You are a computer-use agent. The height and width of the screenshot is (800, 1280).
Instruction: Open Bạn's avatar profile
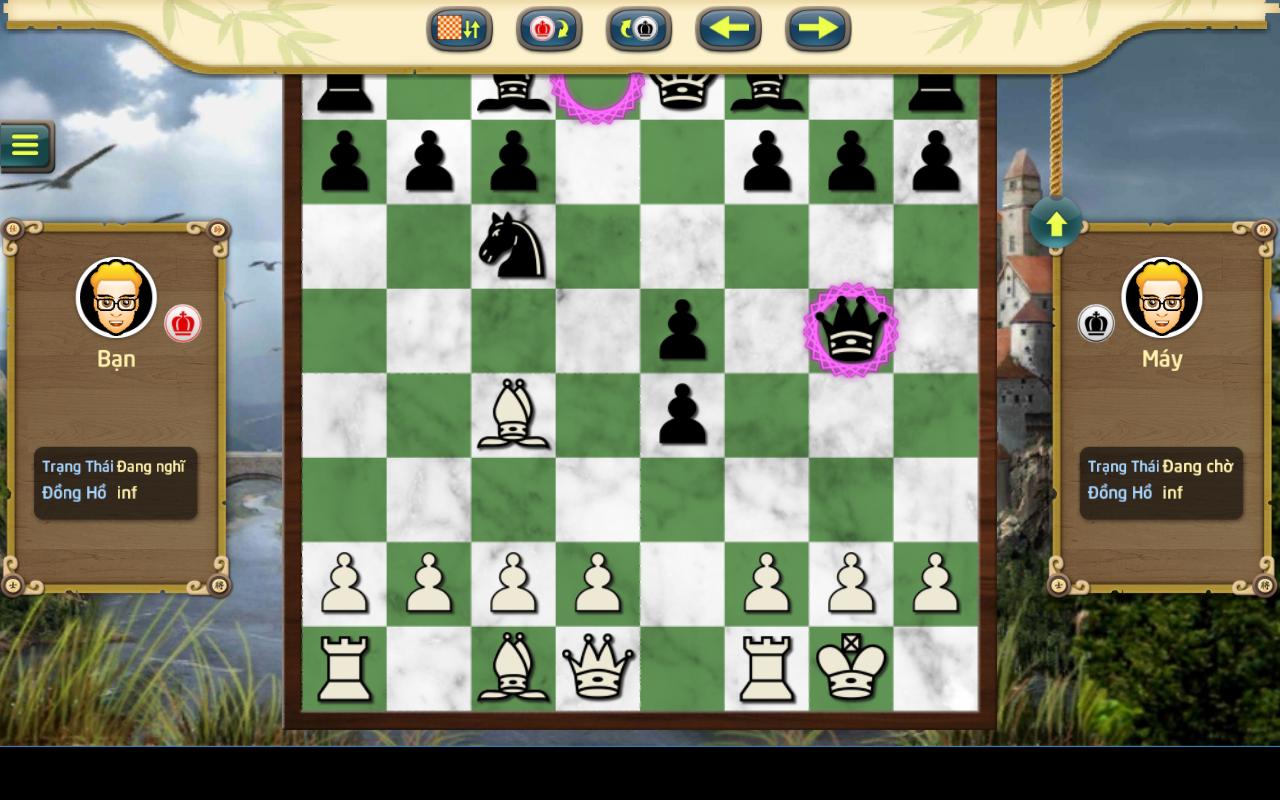pyautogui.click(x=115, y=297)
